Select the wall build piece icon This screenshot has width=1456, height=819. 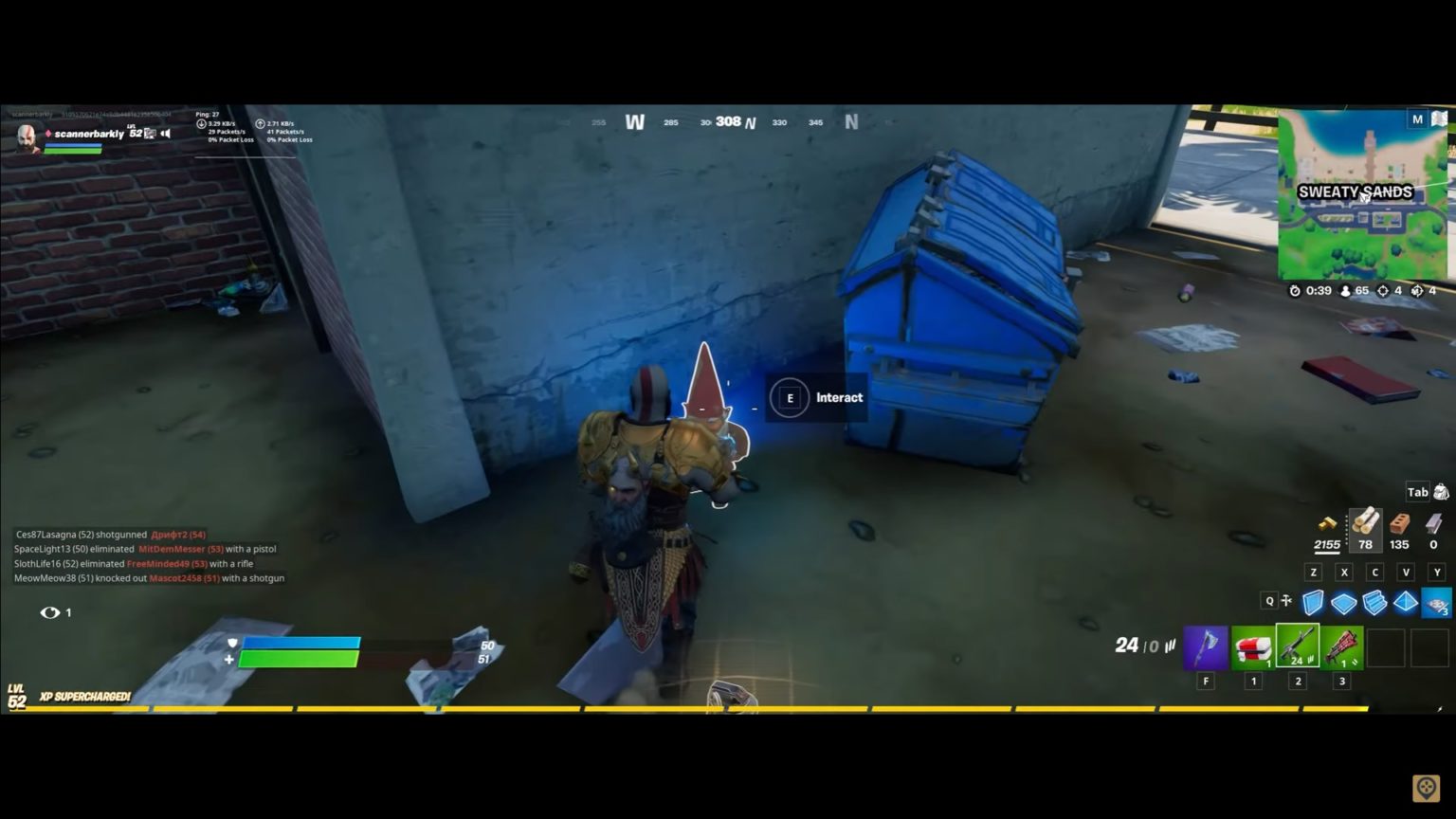pos(1313,601)
